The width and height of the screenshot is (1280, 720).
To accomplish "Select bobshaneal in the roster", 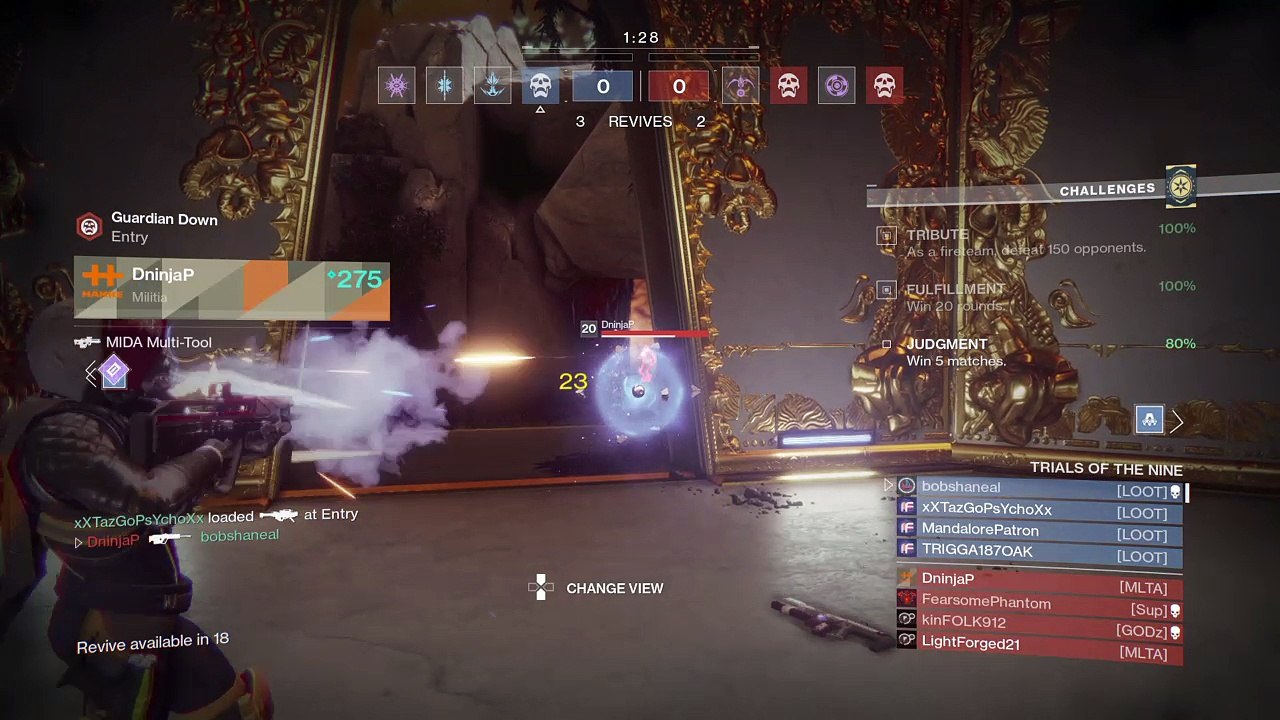I will pos(1040,488).
